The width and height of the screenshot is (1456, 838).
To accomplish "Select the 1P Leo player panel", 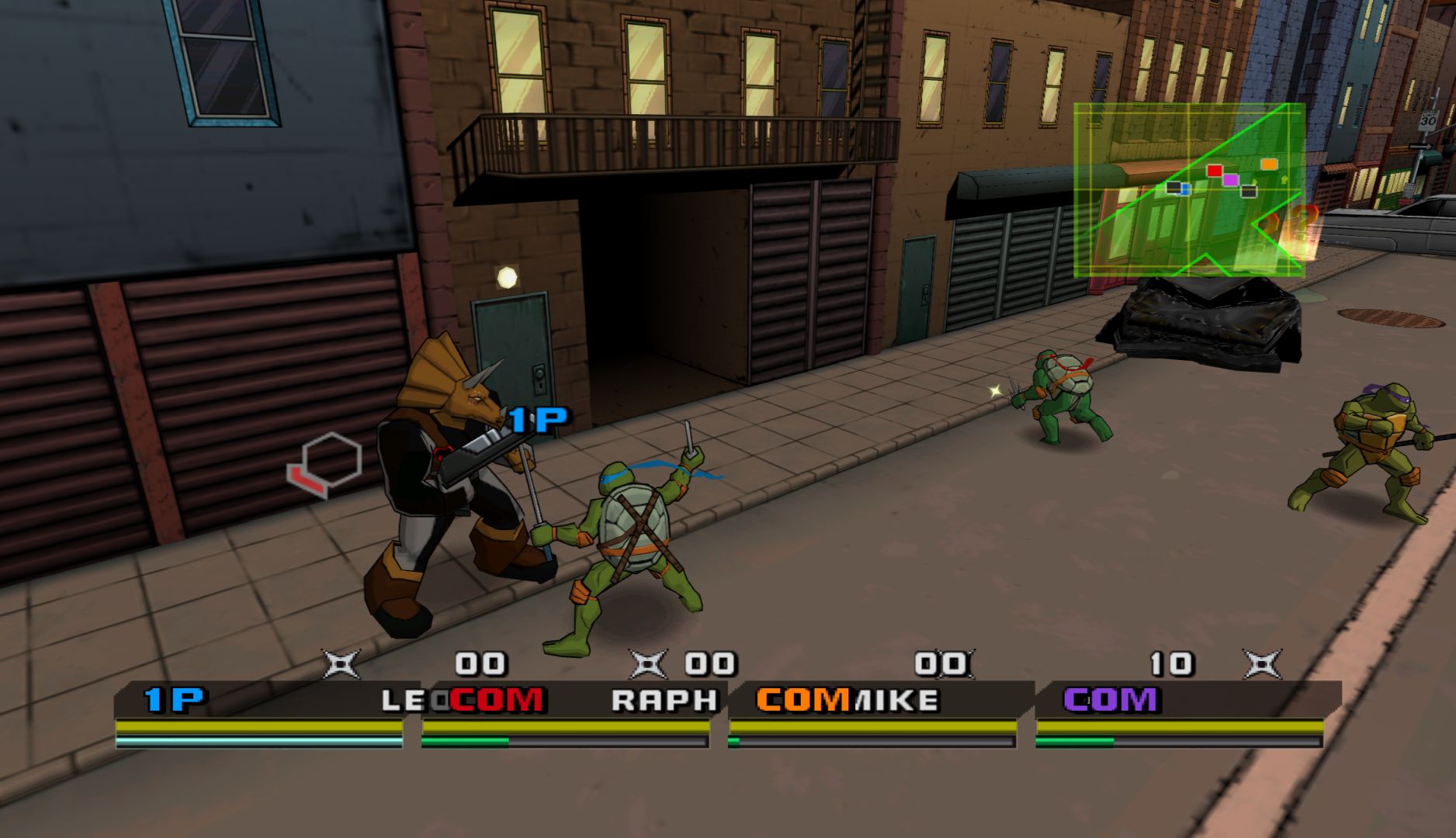I will 259,715.
